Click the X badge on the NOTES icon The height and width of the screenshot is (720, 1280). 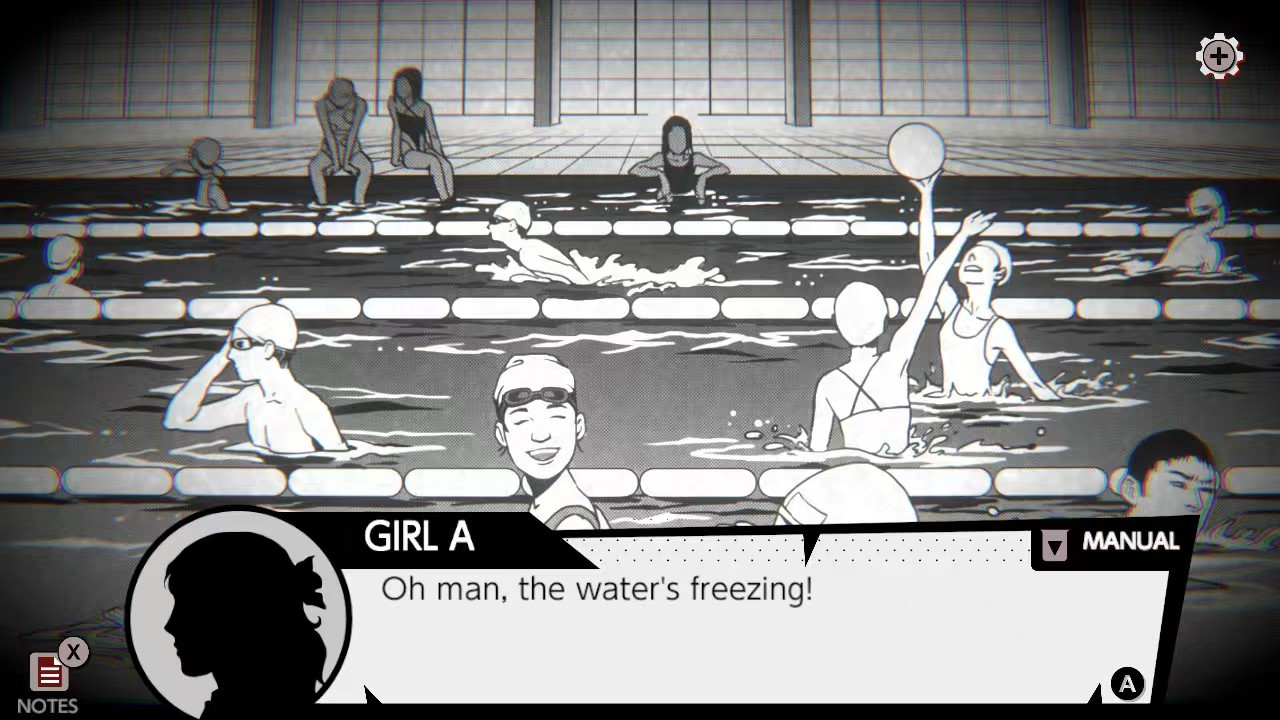72,653
